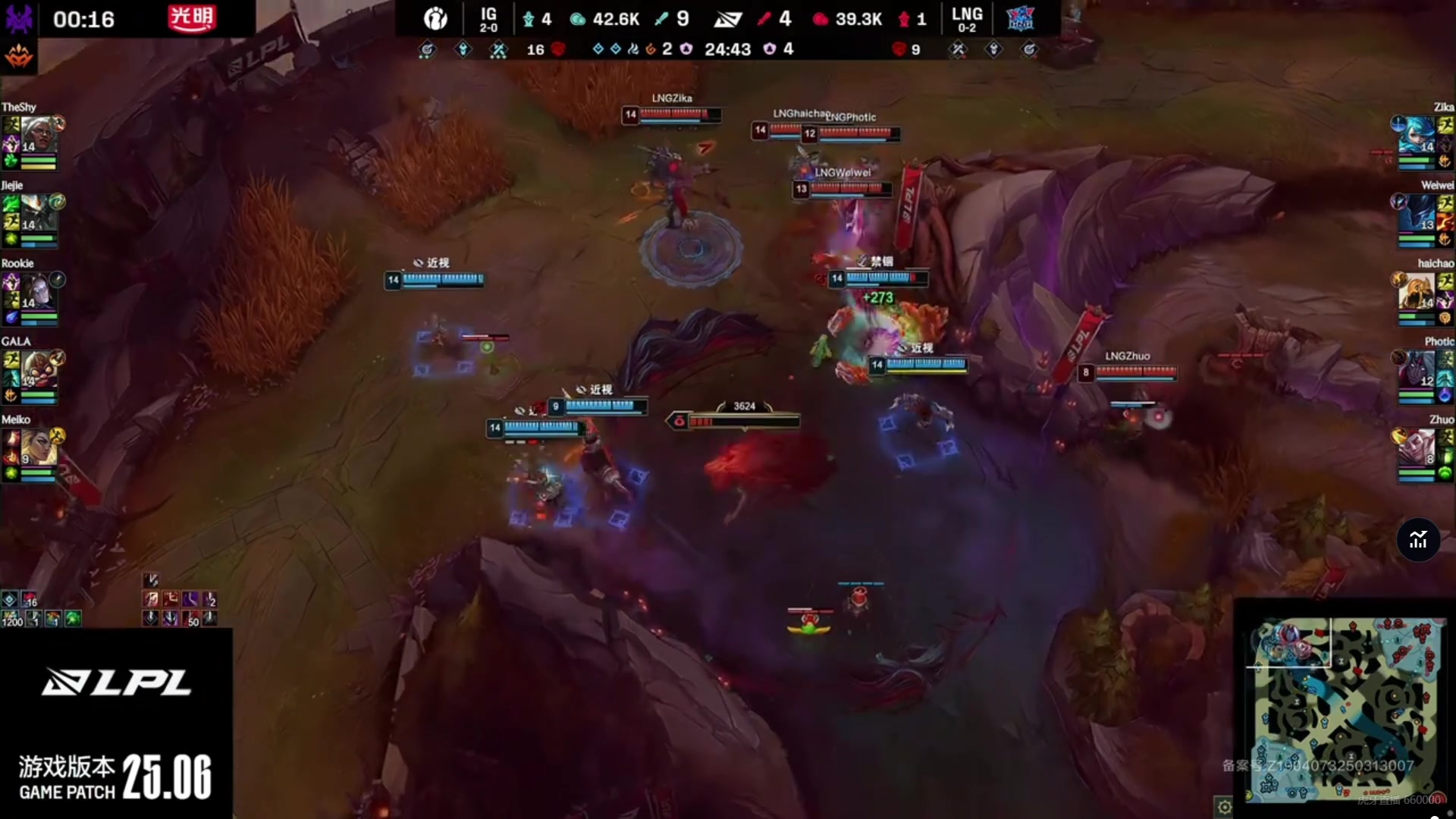Viewport: 1456px width, 819px height.
Task: Select Rookie's champion portrait
Action: point(36,291)
